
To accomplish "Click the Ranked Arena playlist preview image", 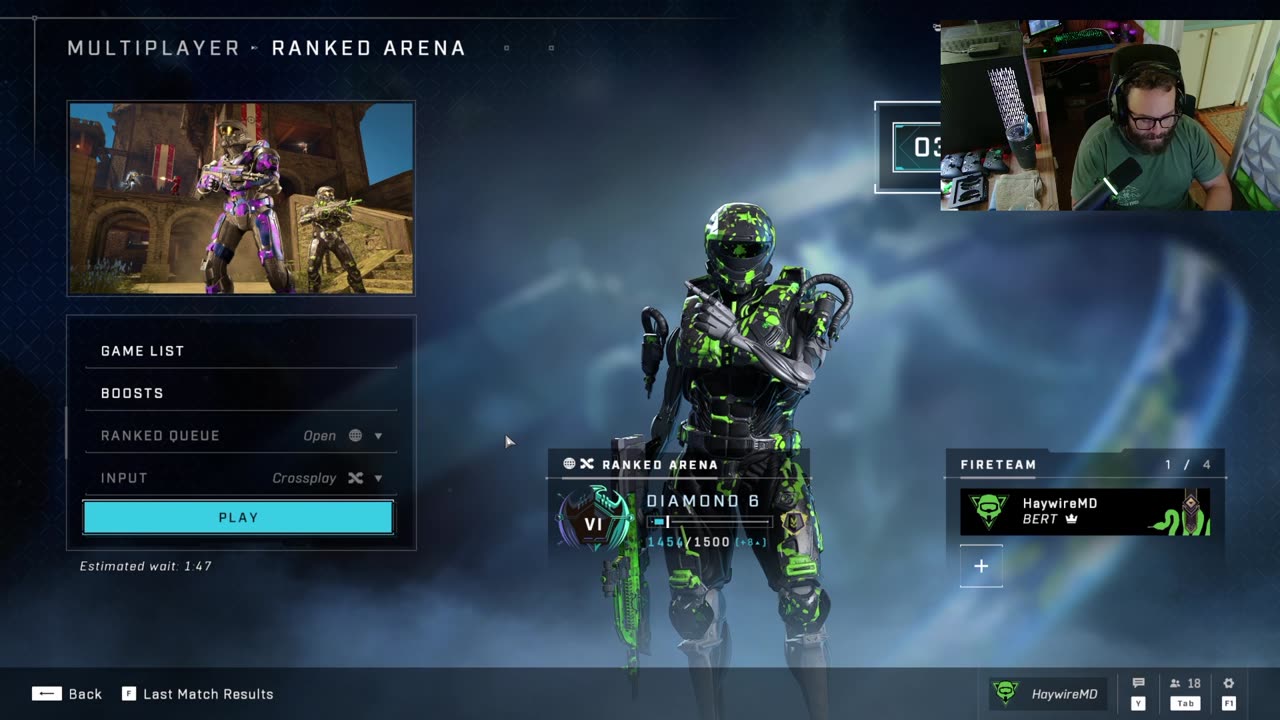I will click(x=241, y=198).
